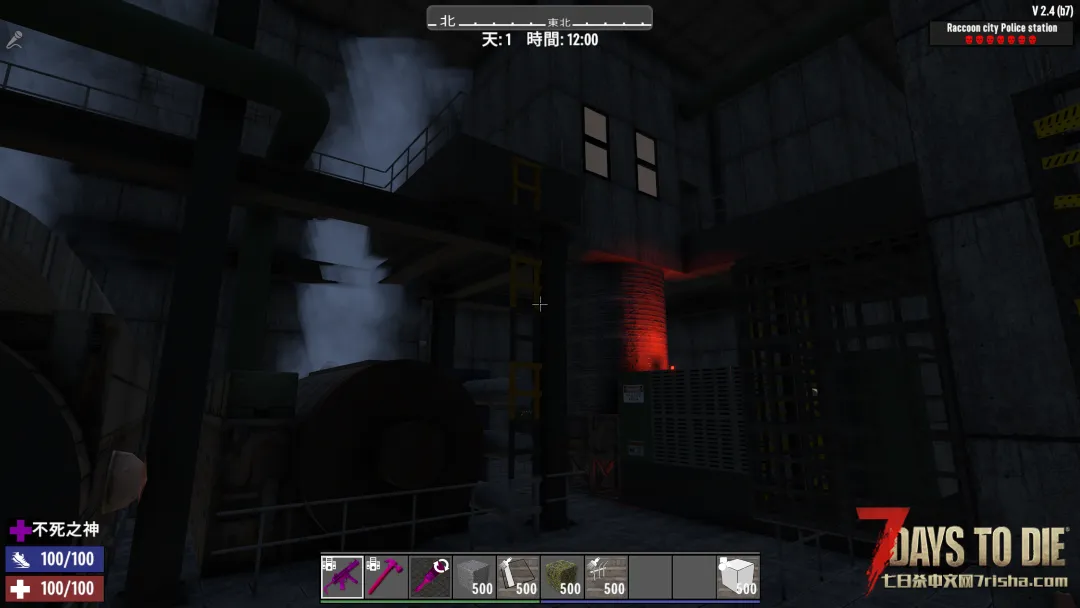This screenshot has width=1080, height=608.
Task: Choose the pink tool with rotate arrows
Action: pyautogui.click(x=430, y=577)
